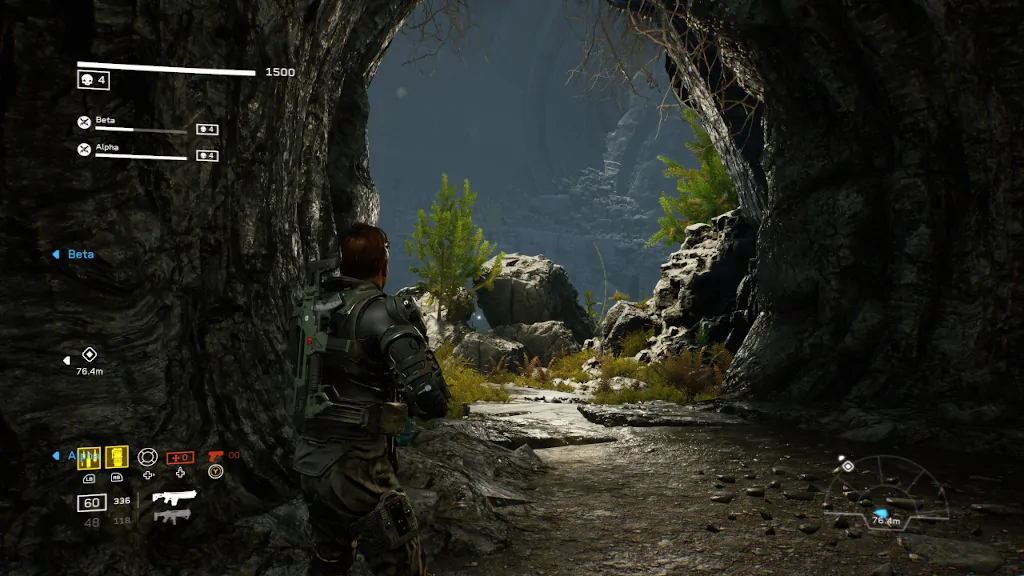
Task: Activate the yellow grenade ability icon
Action: point(117,457)
